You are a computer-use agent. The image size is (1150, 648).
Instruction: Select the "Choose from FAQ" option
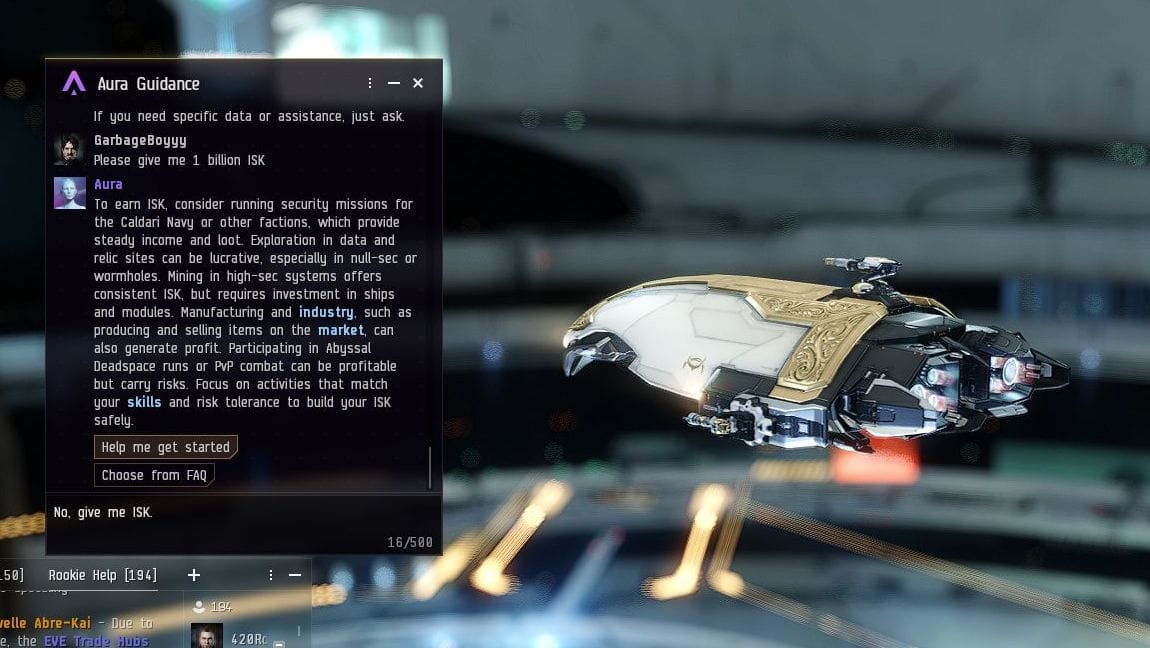tap(154, 475)
